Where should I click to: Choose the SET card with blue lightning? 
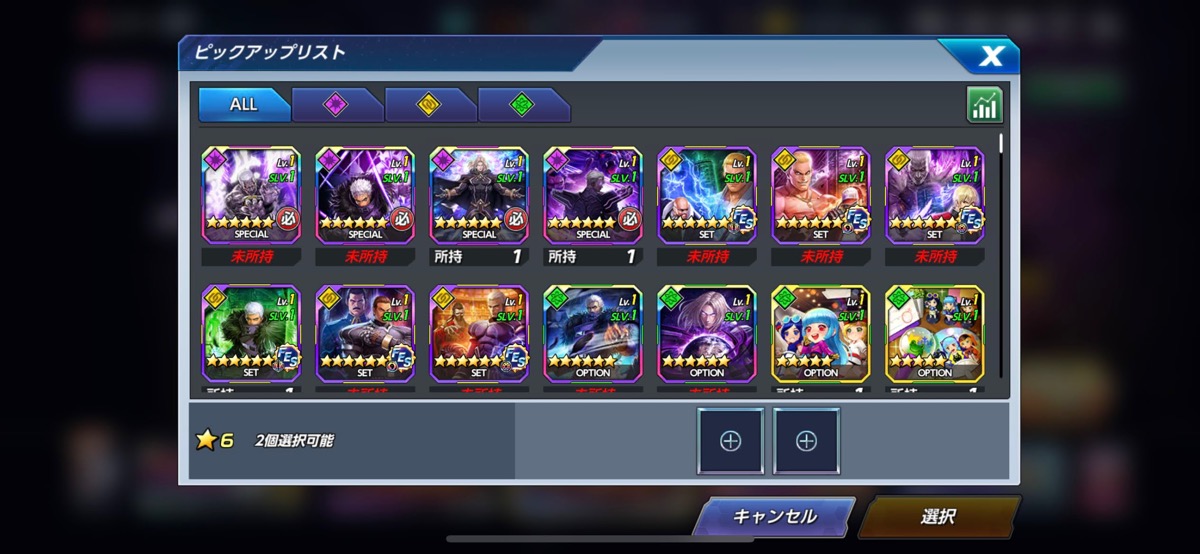tap(707, 195)
